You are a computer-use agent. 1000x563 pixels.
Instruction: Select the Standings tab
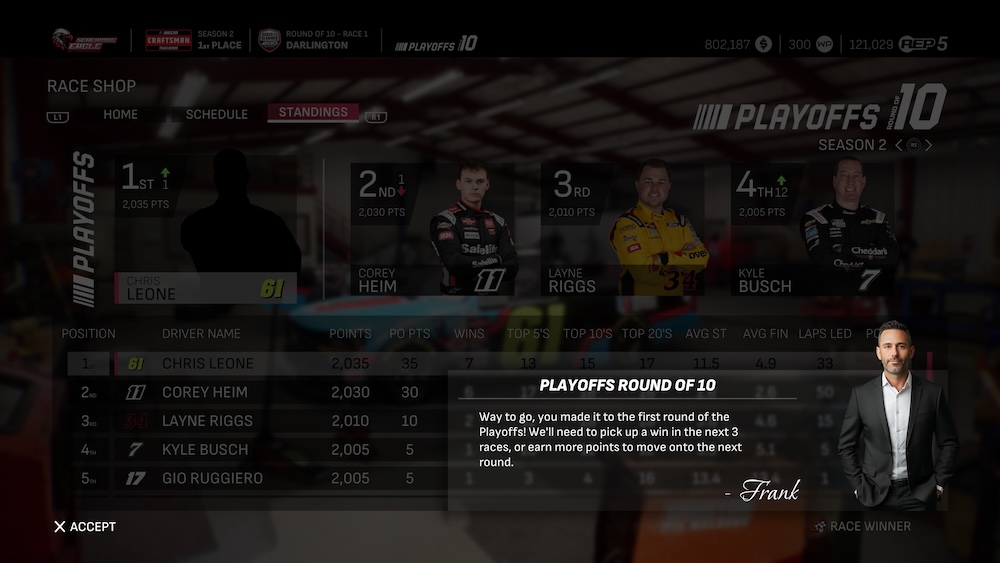coord(313,112)
